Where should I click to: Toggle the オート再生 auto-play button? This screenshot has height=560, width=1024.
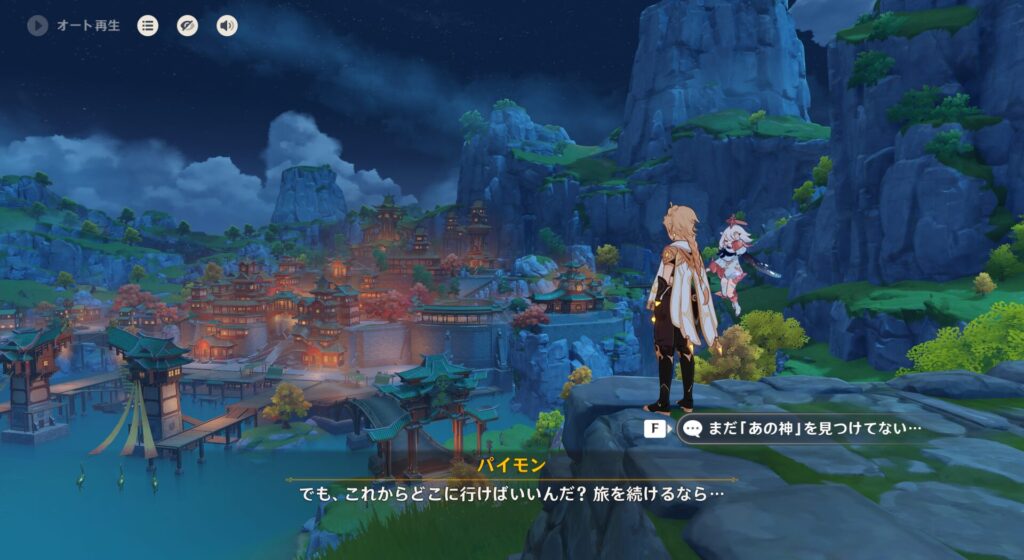point(39,26)
